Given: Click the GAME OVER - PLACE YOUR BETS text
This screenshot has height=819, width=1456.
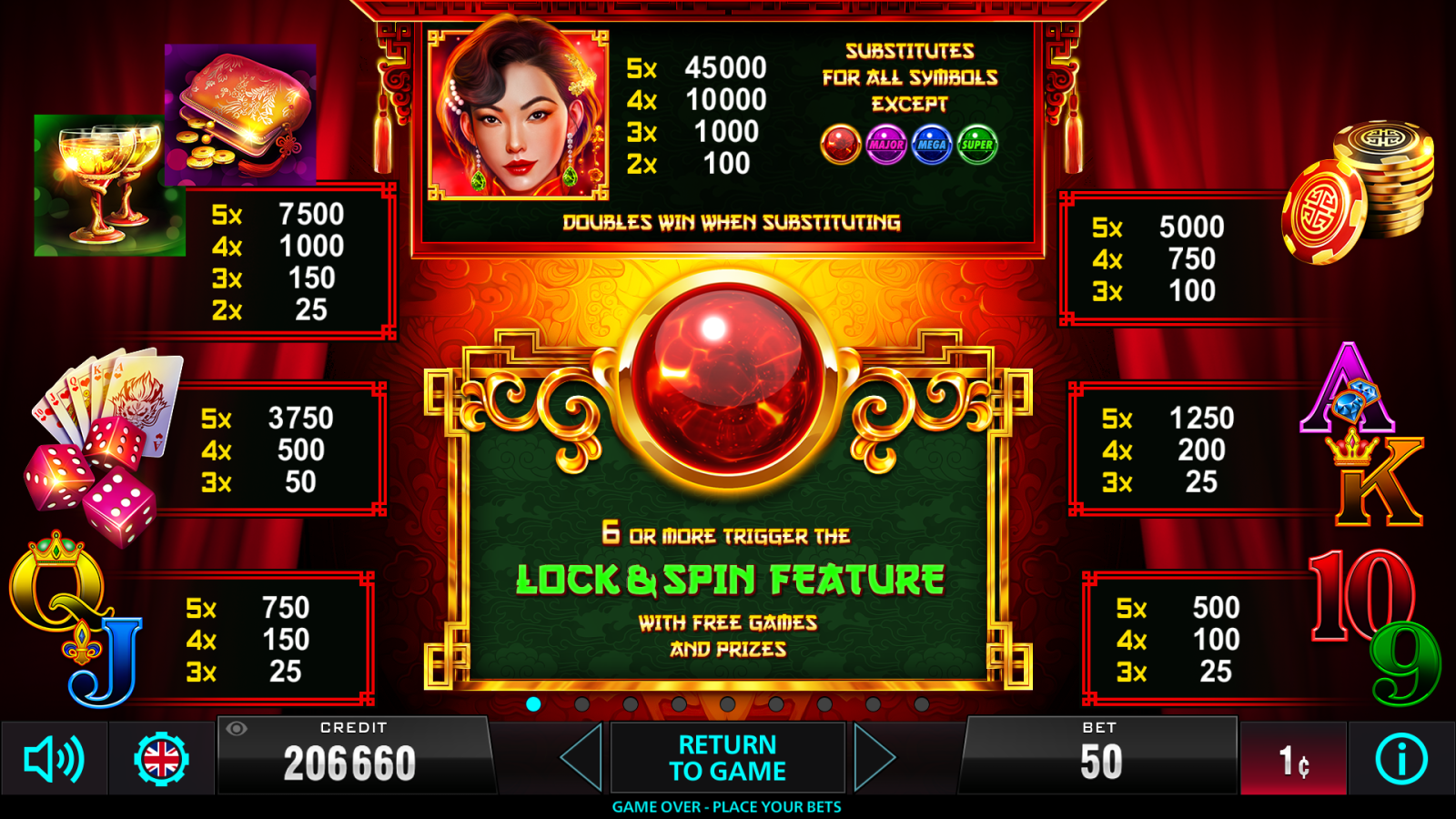Looking at the screenshot, I should 728,806.
